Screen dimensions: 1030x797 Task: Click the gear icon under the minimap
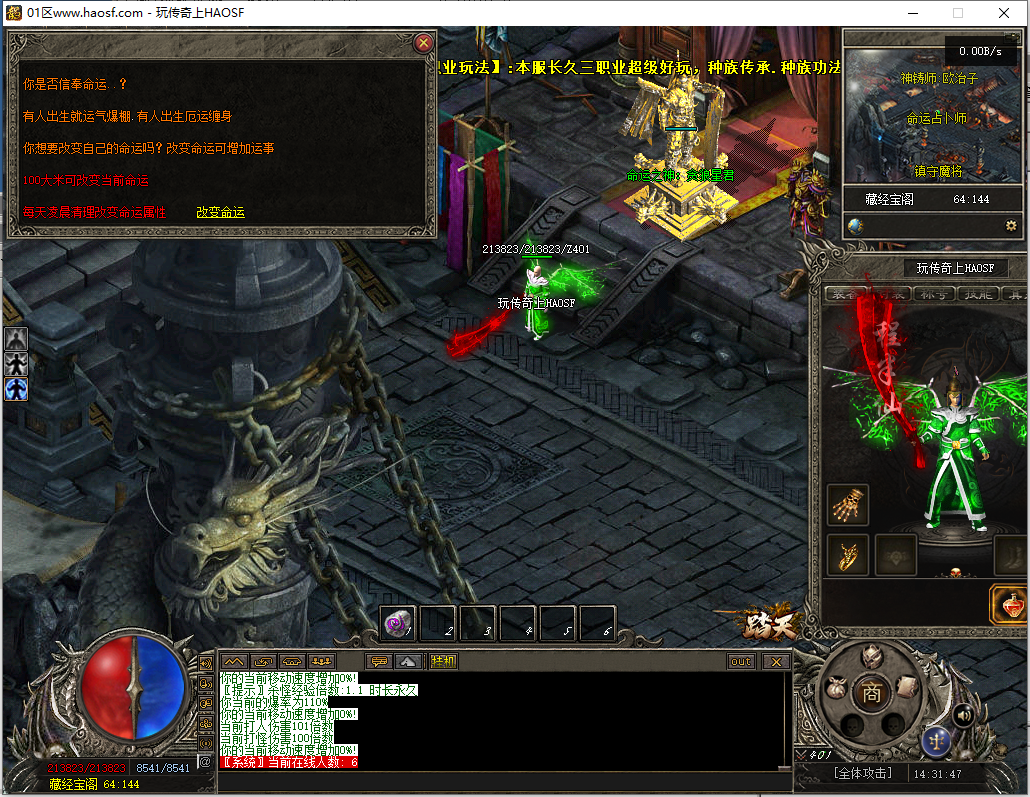(1011, 226)
